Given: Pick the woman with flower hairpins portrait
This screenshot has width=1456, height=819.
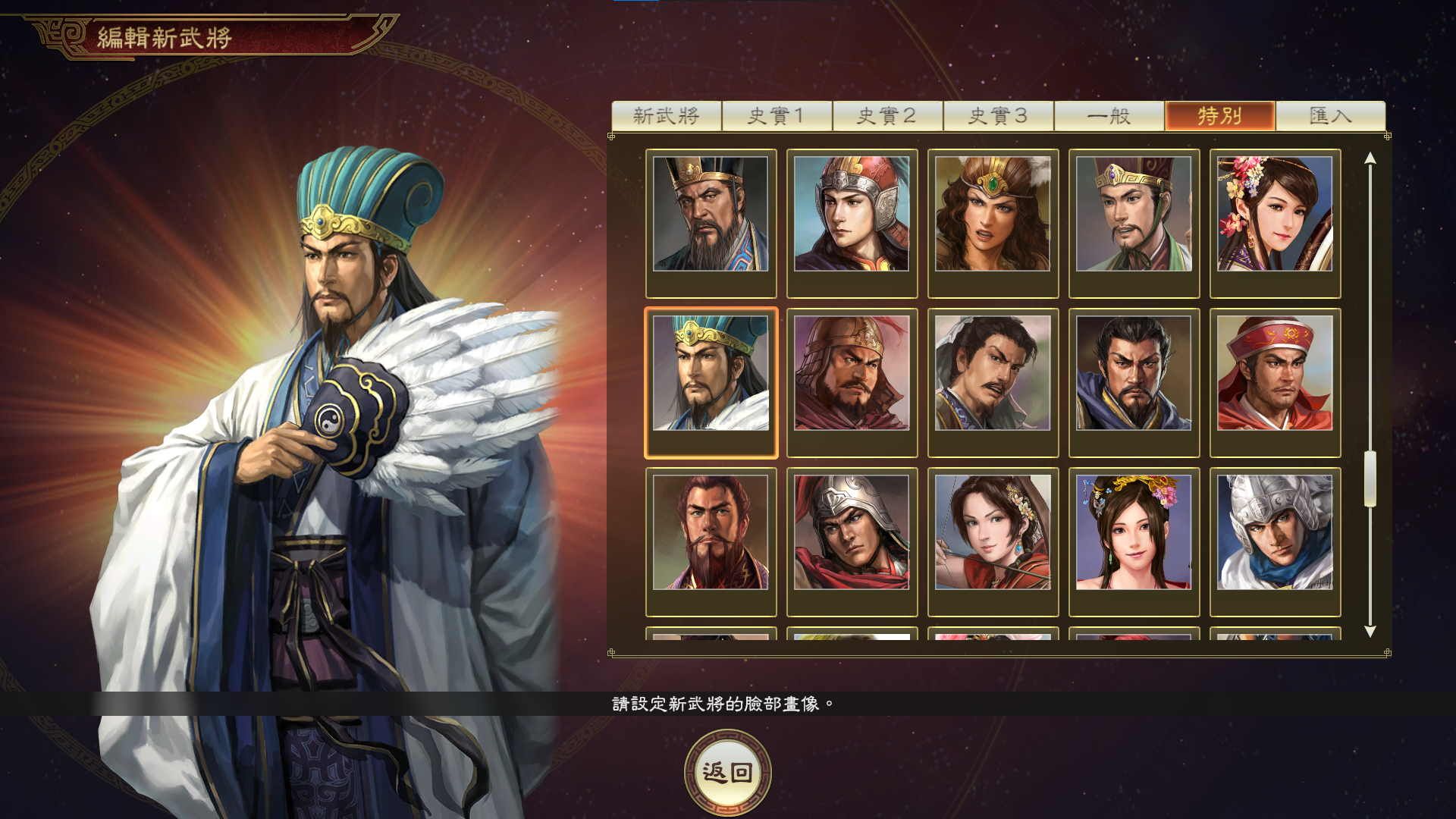Looking at the screenshot, I should click(x=1276, y=215).
